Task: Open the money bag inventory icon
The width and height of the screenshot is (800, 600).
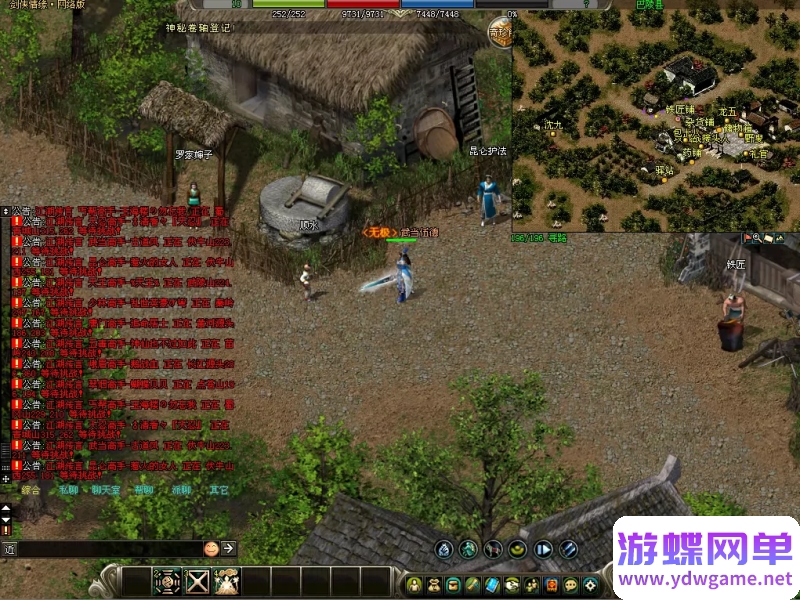Action: click(x=435, y=583)
